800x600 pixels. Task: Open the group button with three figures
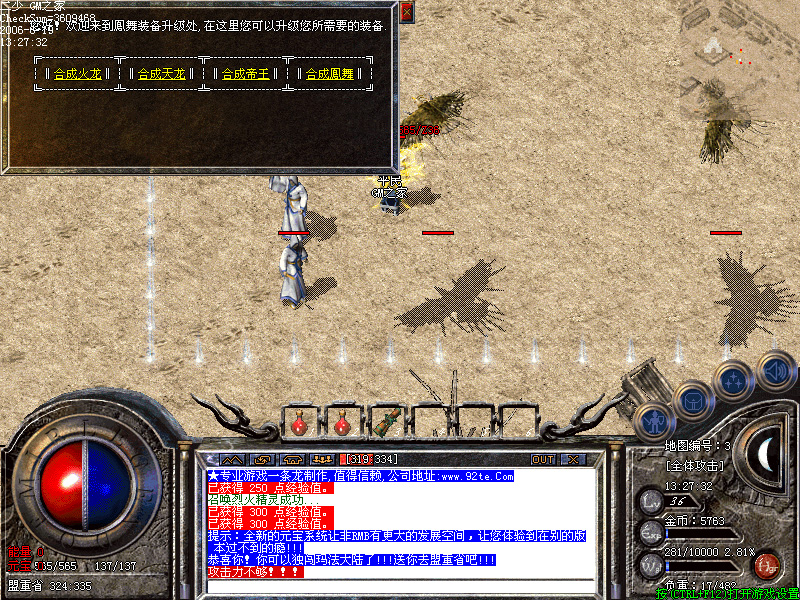click(x=322, y=459)
